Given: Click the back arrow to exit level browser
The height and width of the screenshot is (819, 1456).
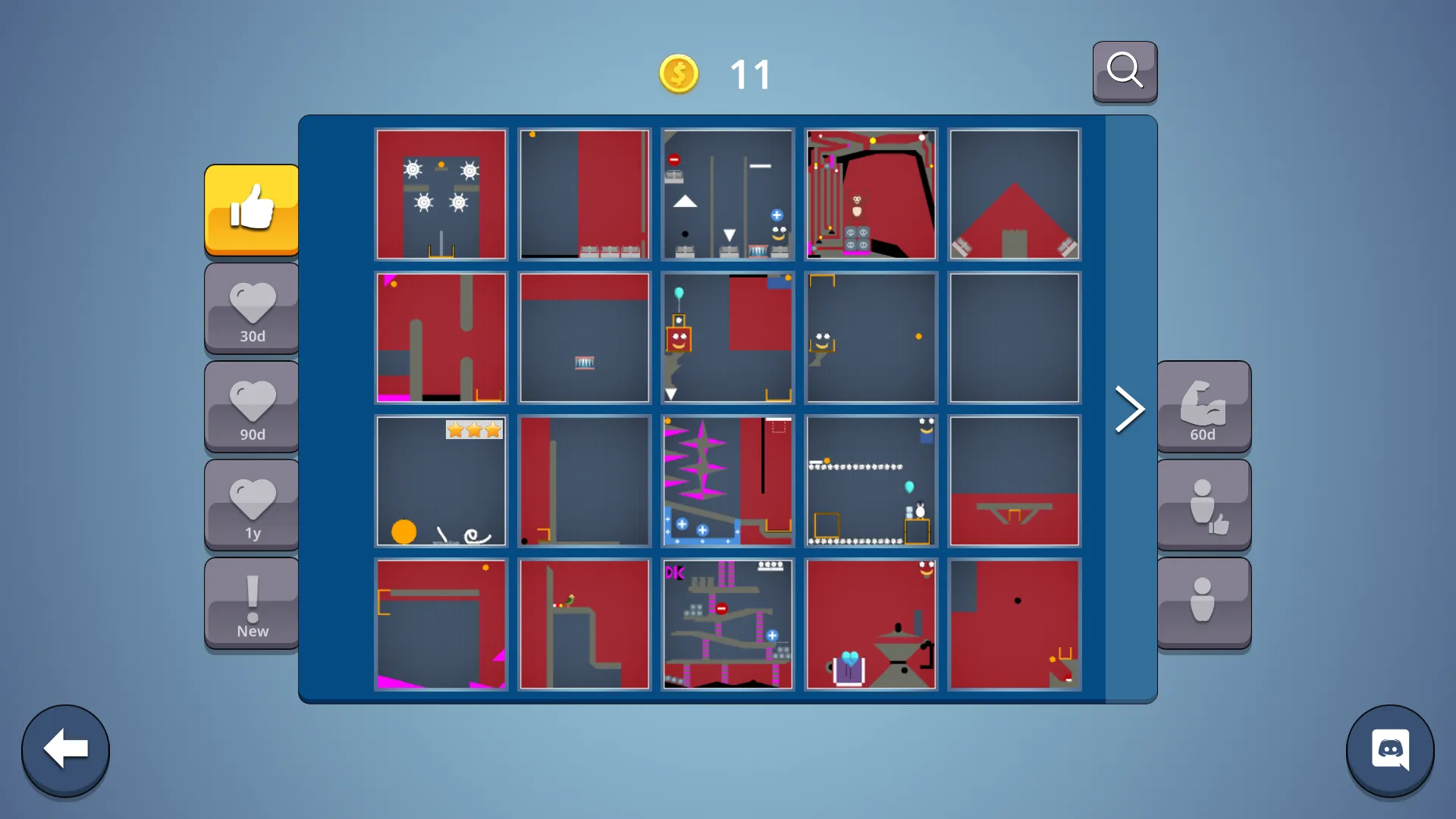Looking at the screenshot, I should pyautogui.click(x=65, y=750).
